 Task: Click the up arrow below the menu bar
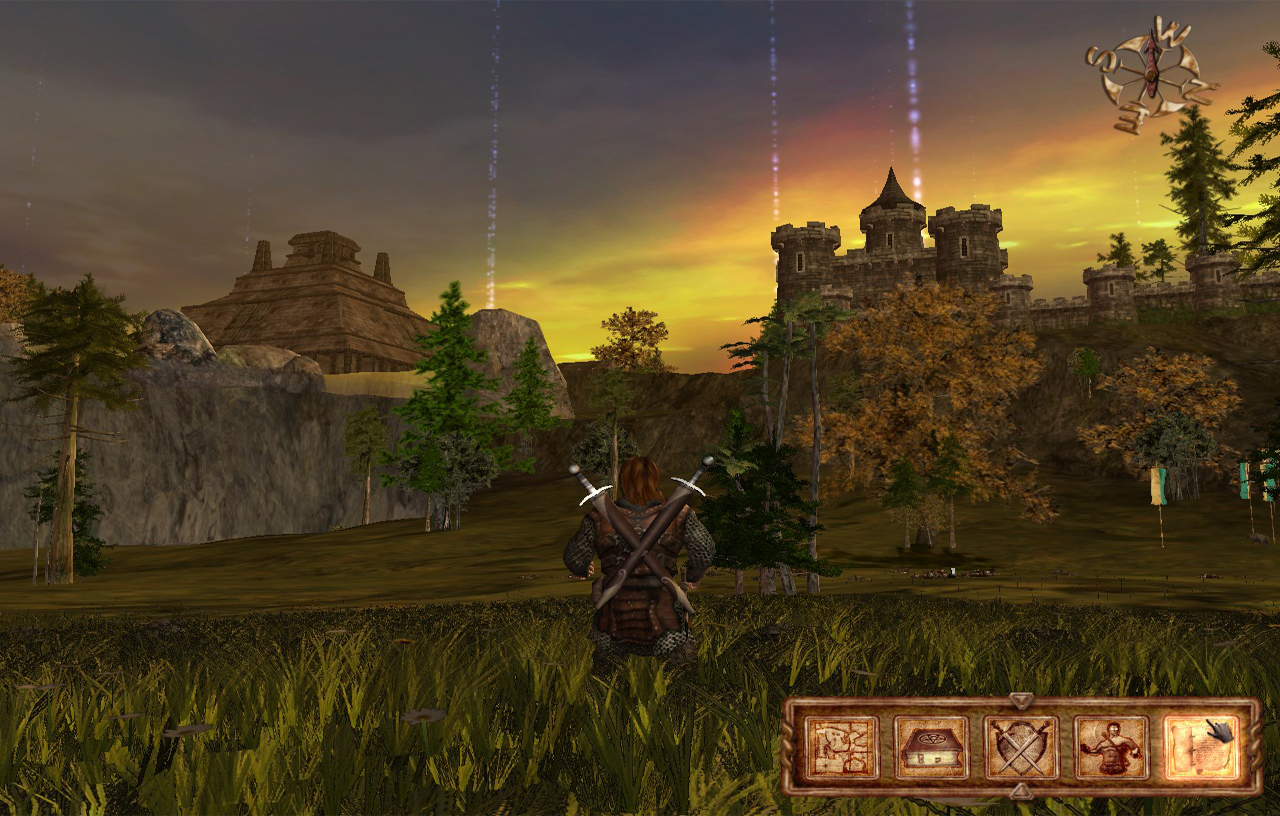(x=1021, y=792)
